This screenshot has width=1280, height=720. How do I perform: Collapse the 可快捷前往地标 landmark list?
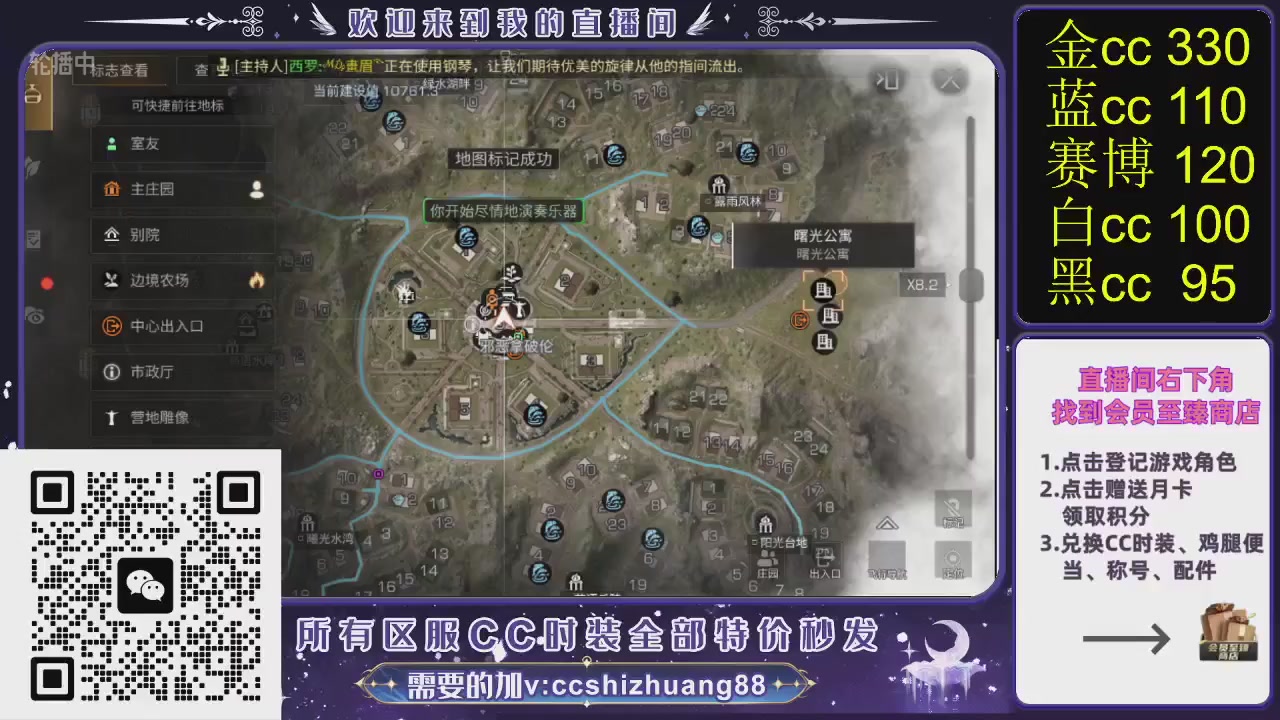click(178, 104)
